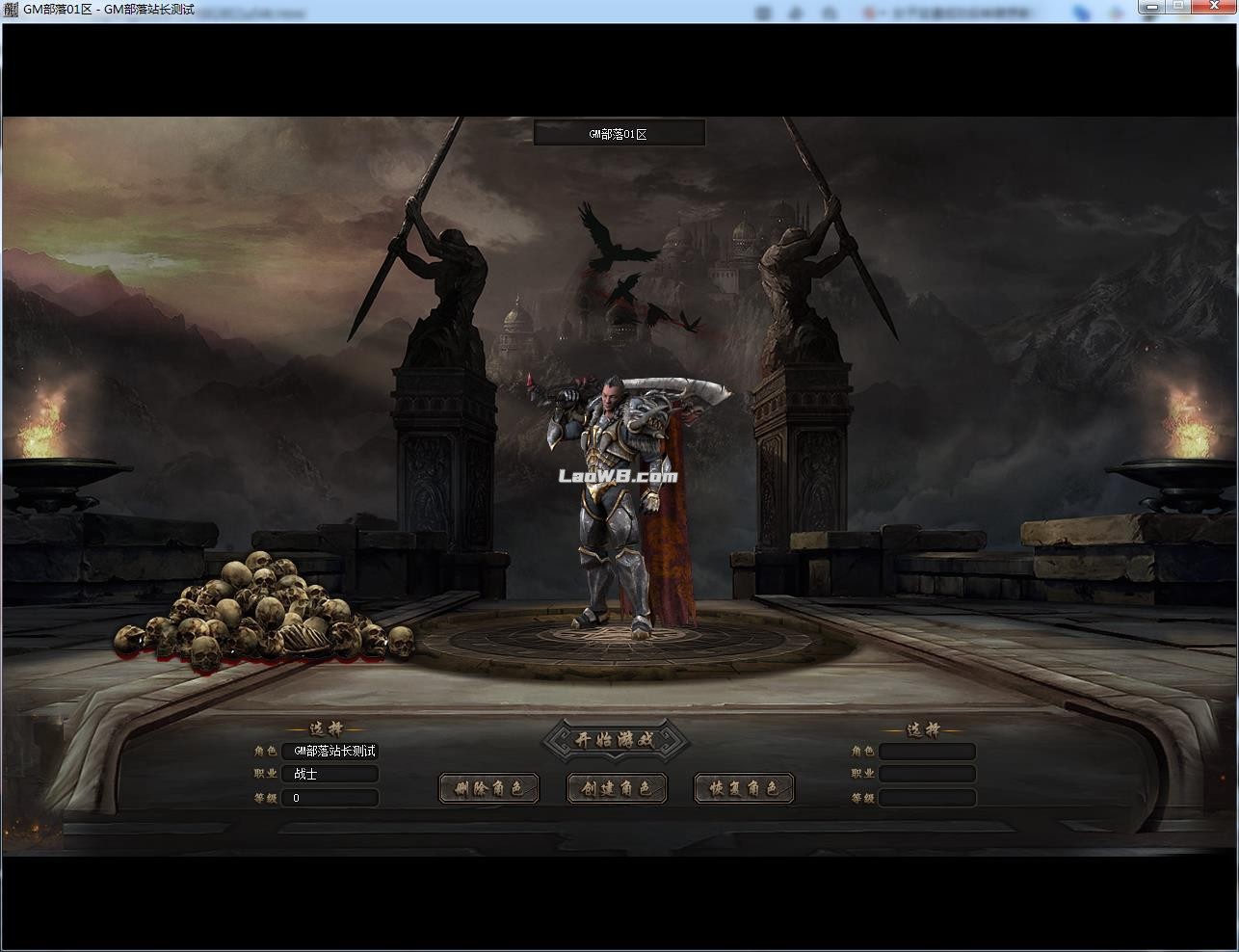Choose the 恢复角色 restore character button

click(744, 788)
